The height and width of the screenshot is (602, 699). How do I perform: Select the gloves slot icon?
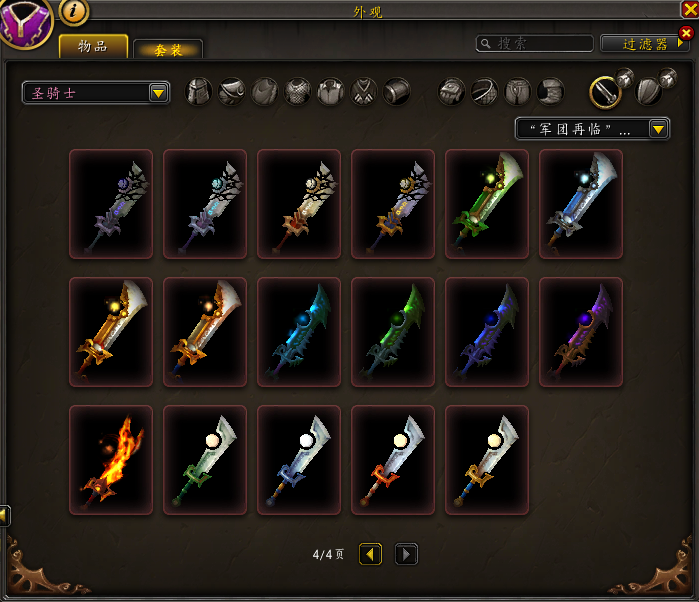[452, 92]
